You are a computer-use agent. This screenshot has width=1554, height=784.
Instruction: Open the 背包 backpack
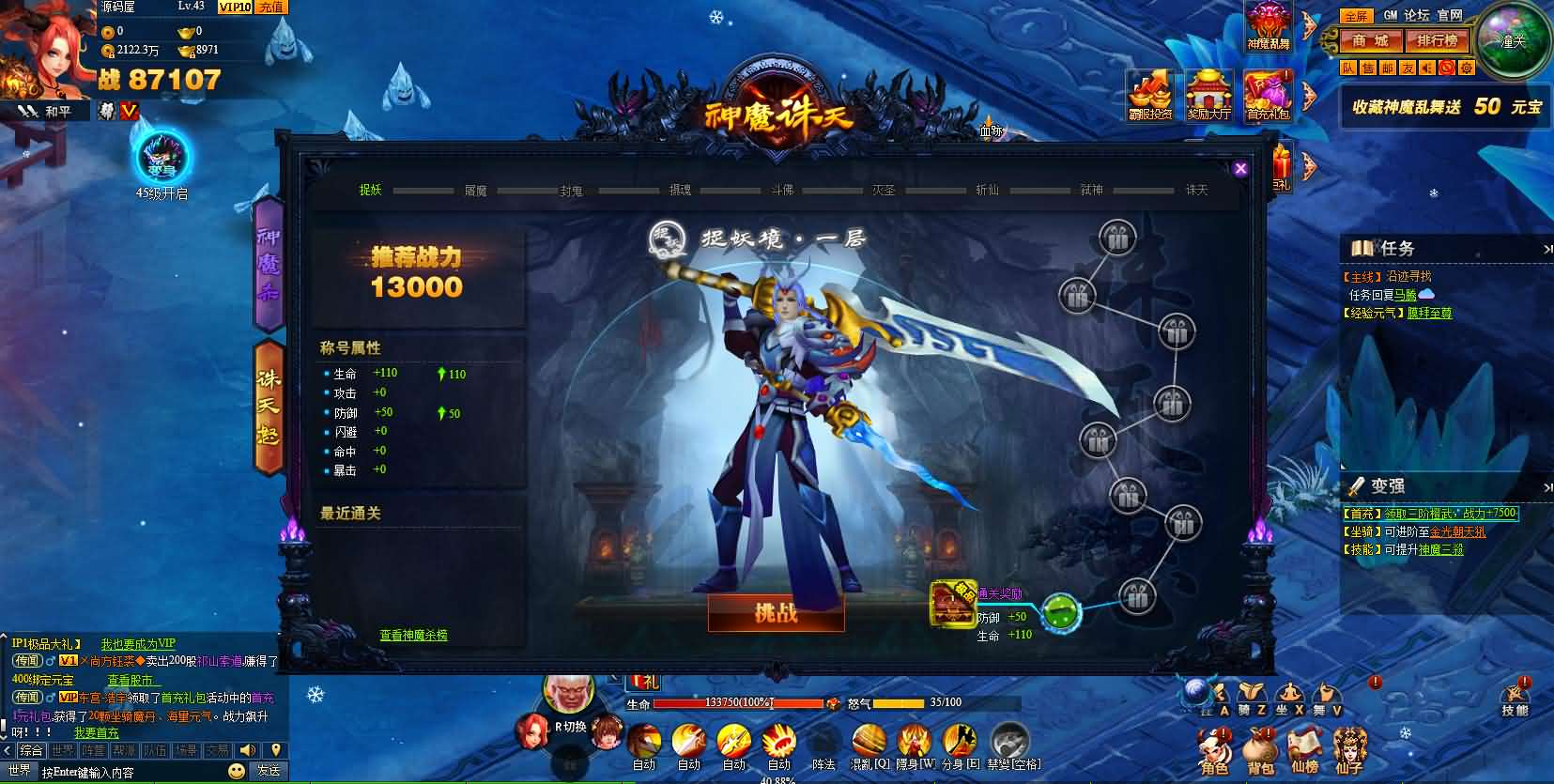point(1258,749)
